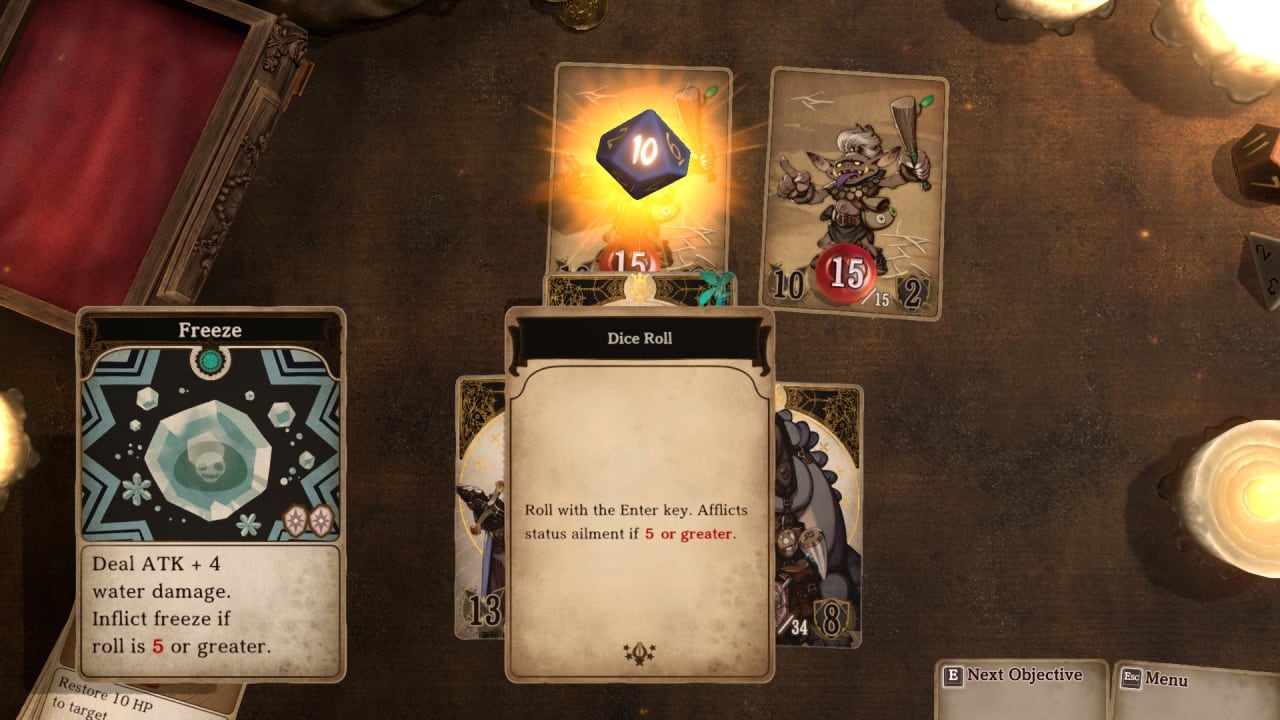This screenshot has height=720, width=1280.
Task: Roll the glowing ten-sided die
Action: [643, 153]
